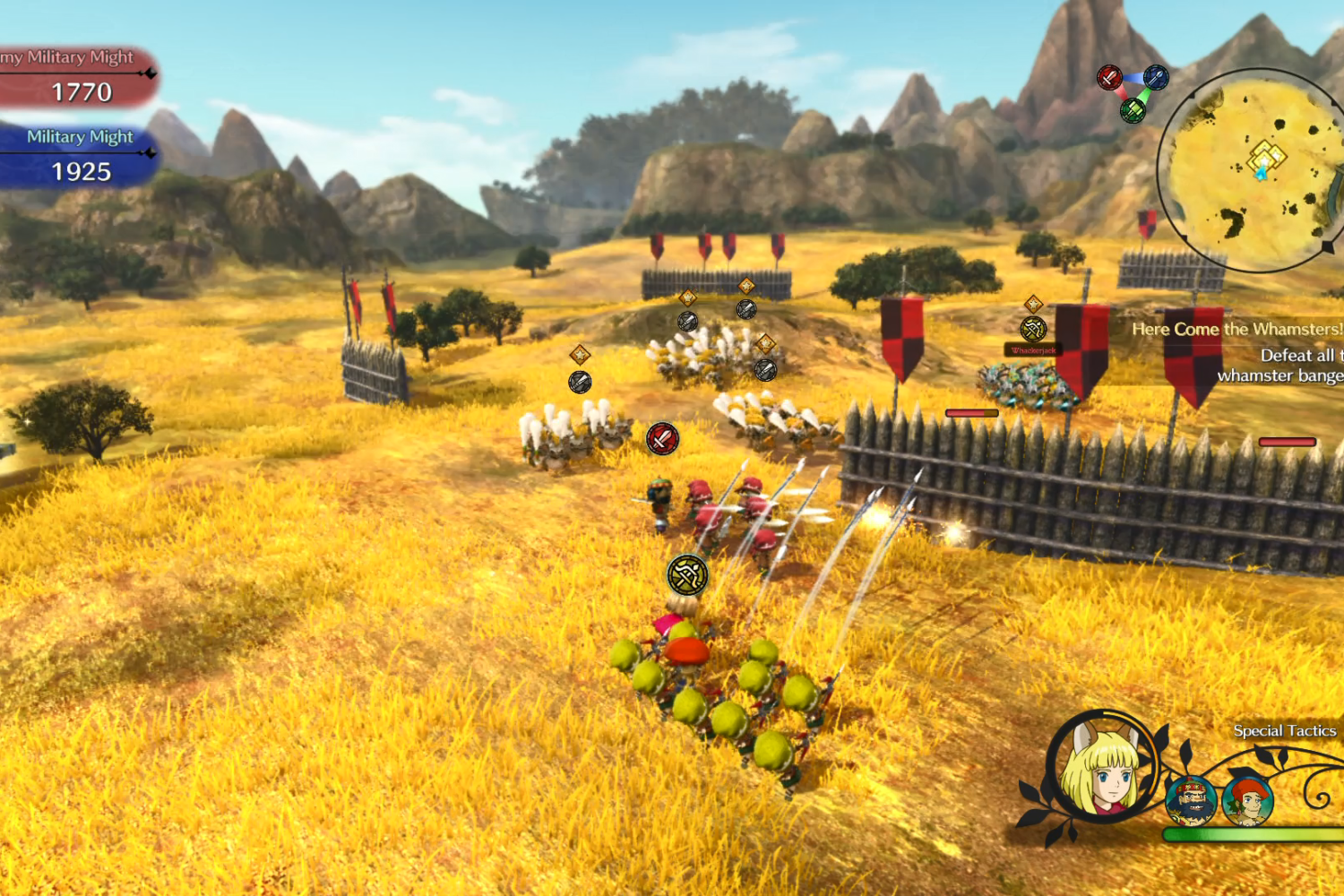Select the Whackerjack enemy unit marker
The width and height of the screenshot is (1344, 896).
coord(1033,330)
